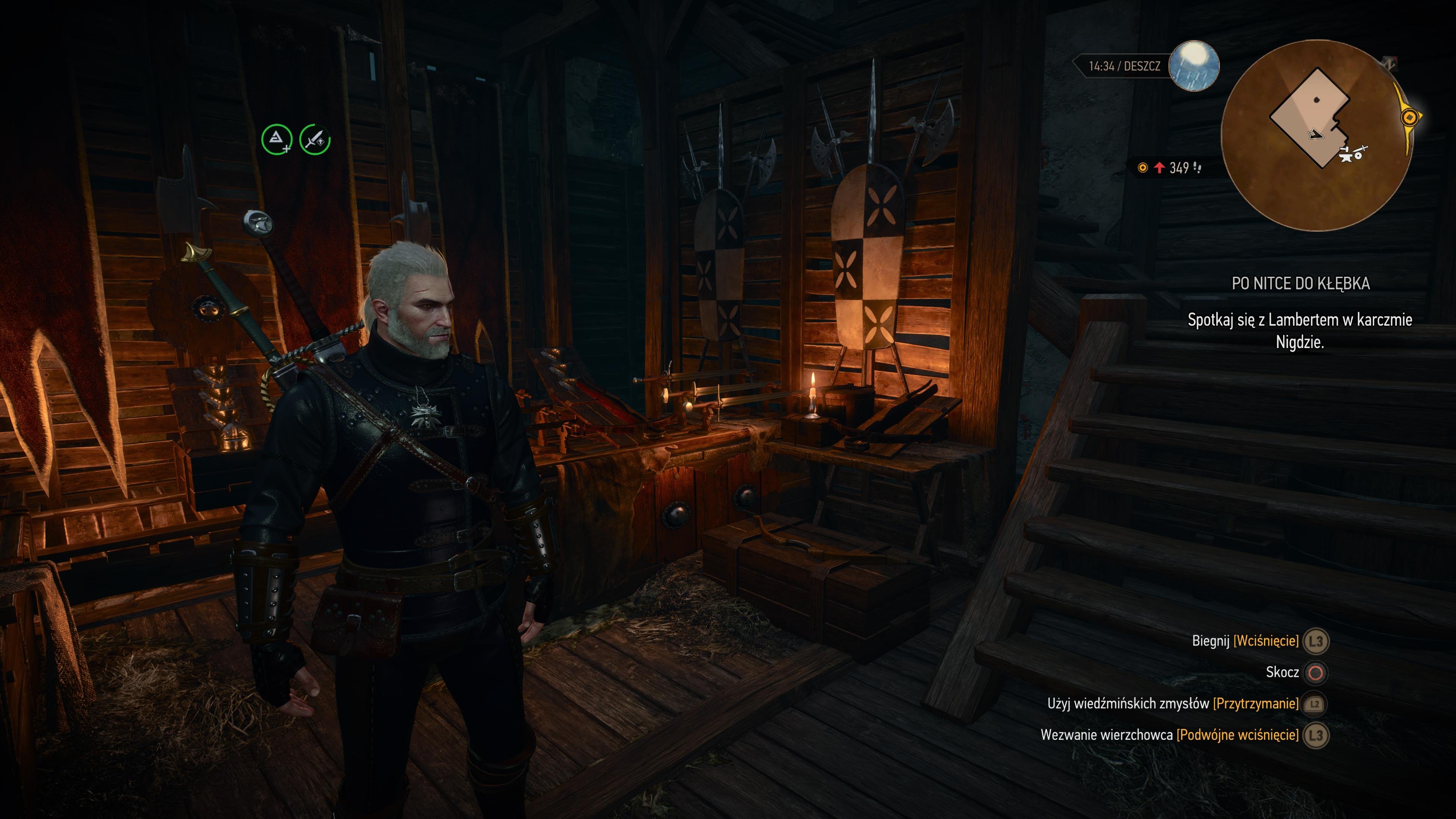The image size is (1456, 819).
Task: Open the tracked quest "Po nitce do kłębka"
Action: (x=1300, y=283)
